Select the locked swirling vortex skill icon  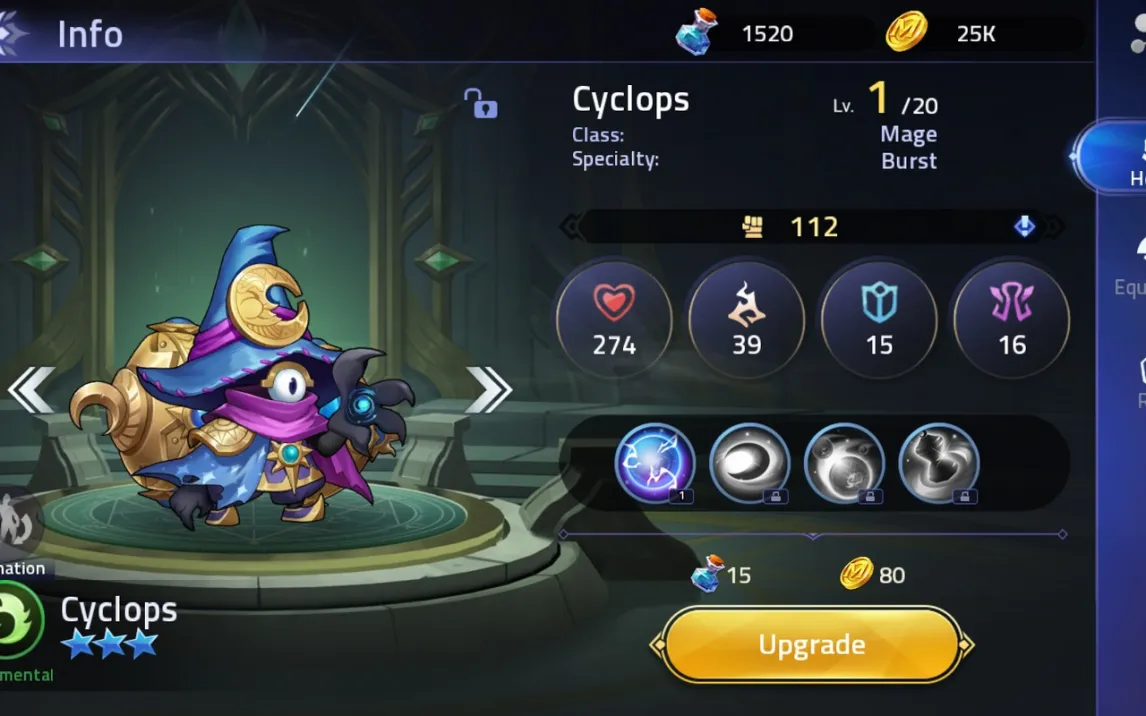point(938,463)
